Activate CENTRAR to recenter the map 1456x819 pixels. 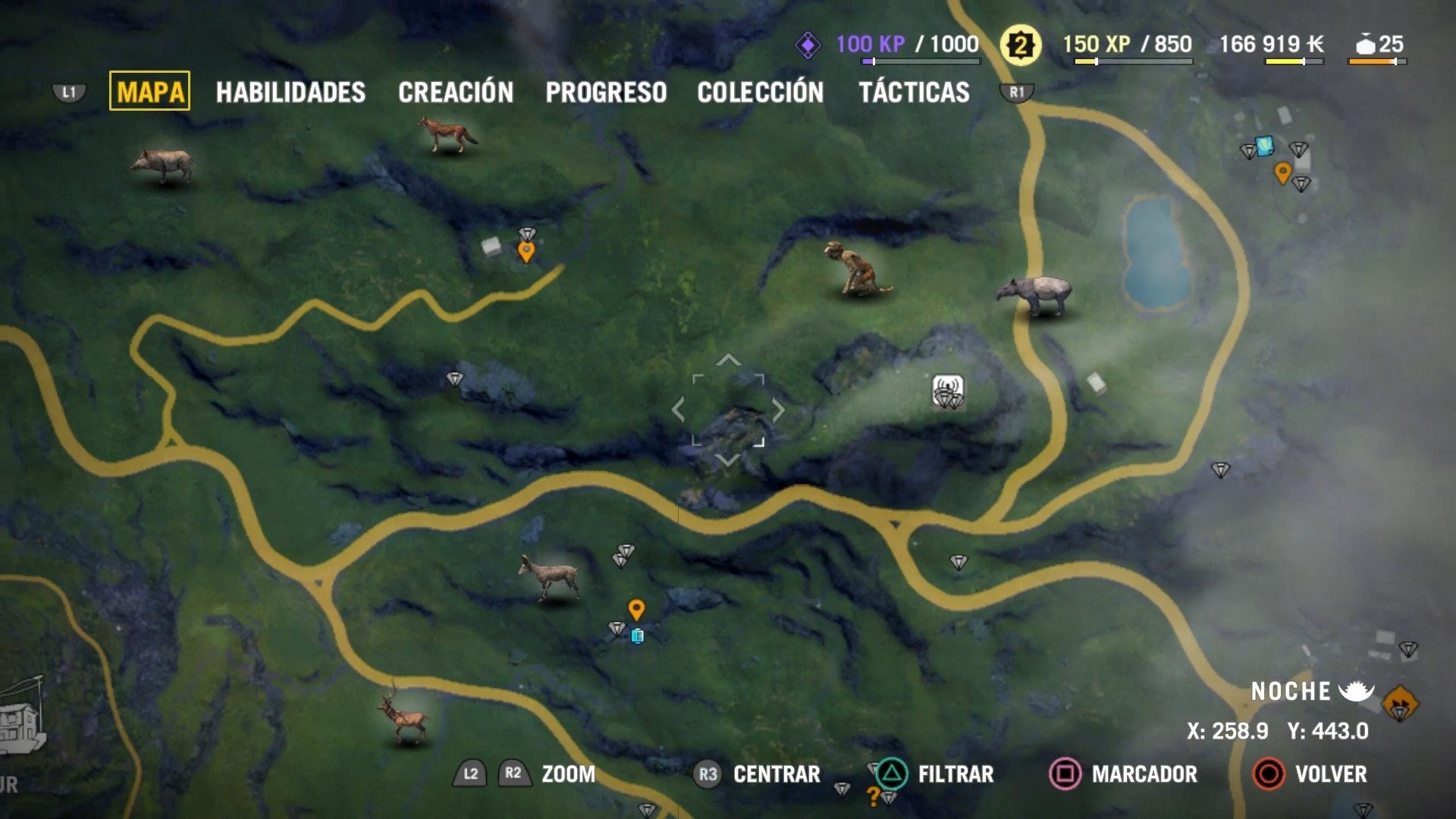coord(776,774)
